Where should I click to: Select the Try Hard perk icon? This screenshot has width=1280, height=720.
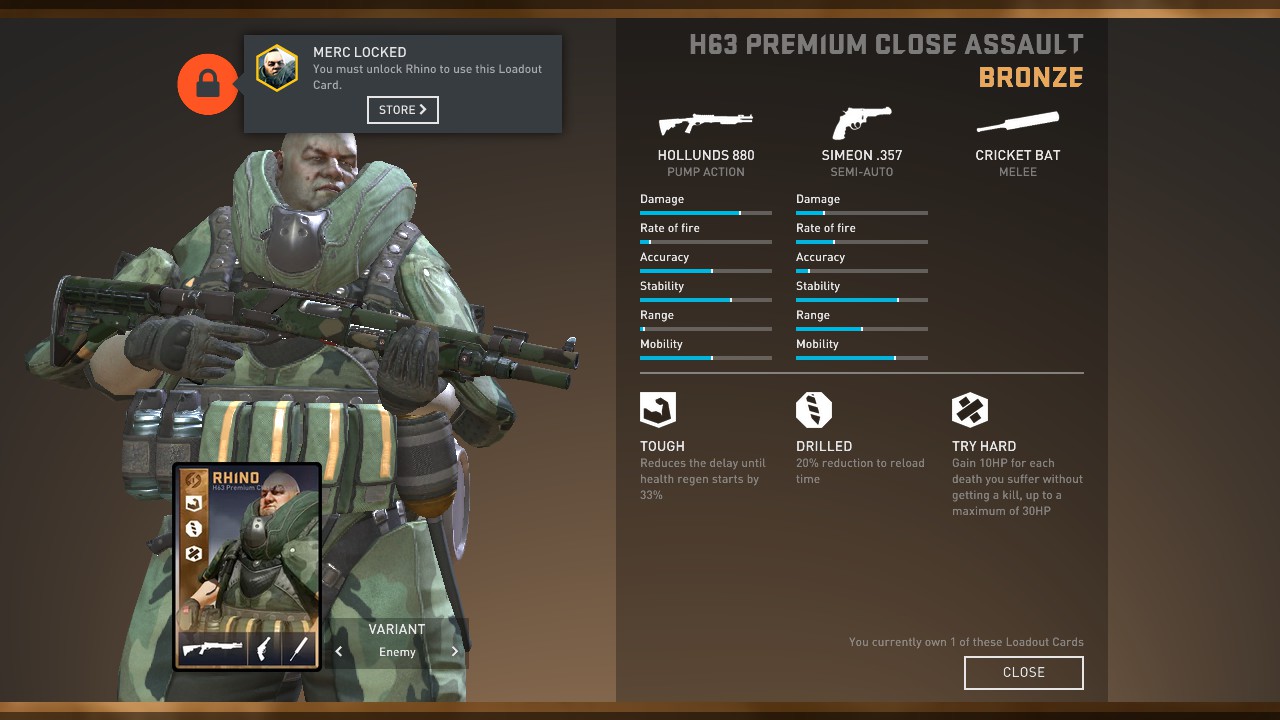click(x=970, y=410)
